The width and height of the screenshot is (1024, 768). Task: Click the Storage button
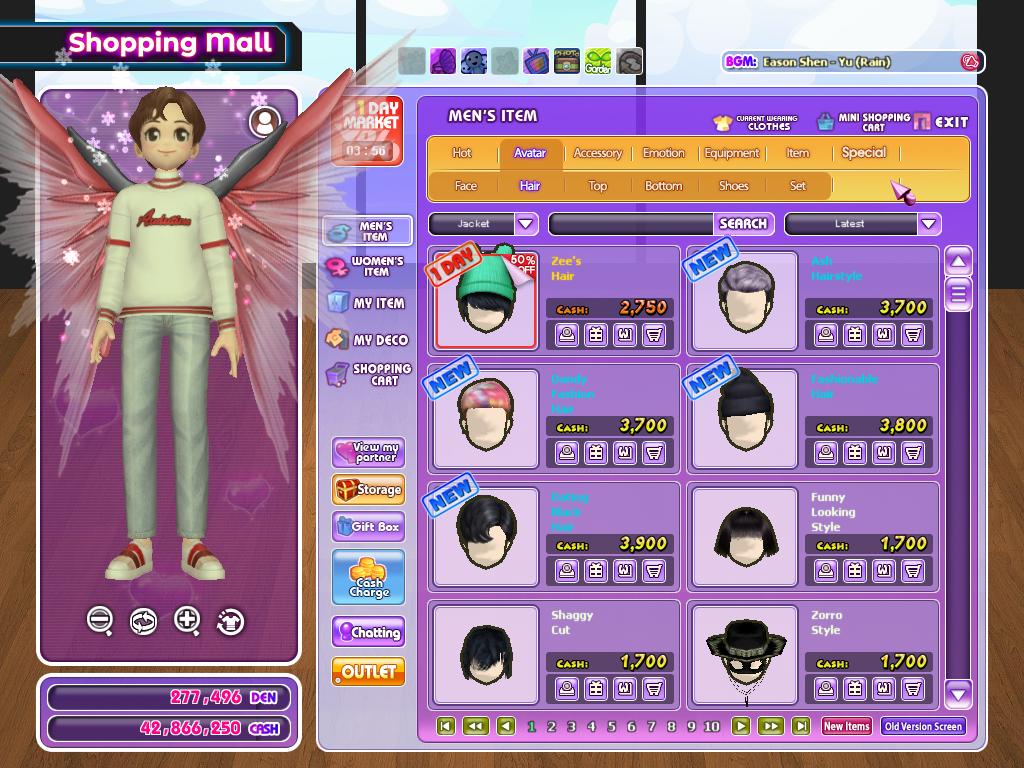click(x=368, y=490)
